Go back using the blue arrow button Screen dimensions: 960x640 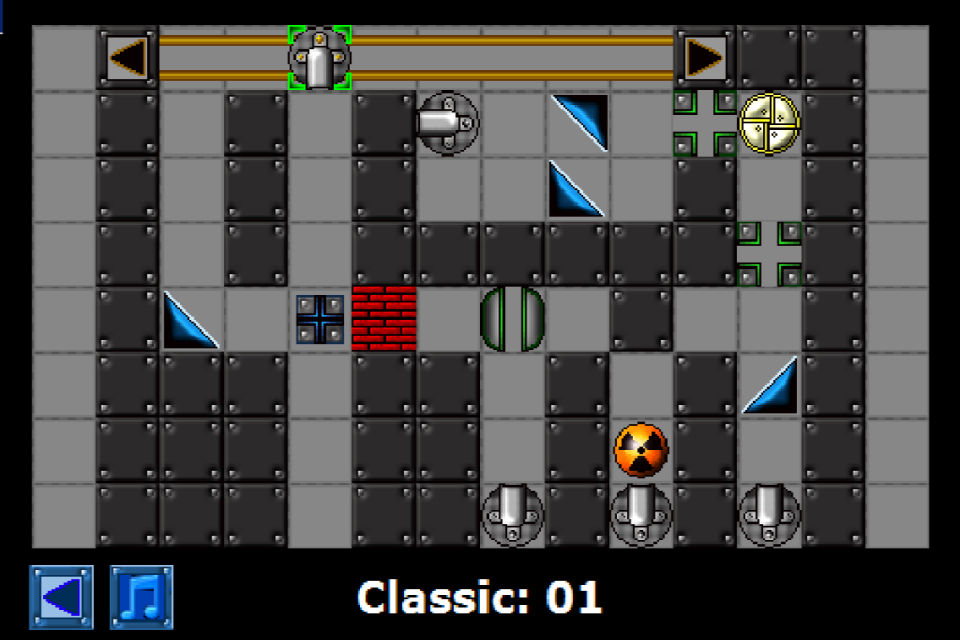click(62, 597)
